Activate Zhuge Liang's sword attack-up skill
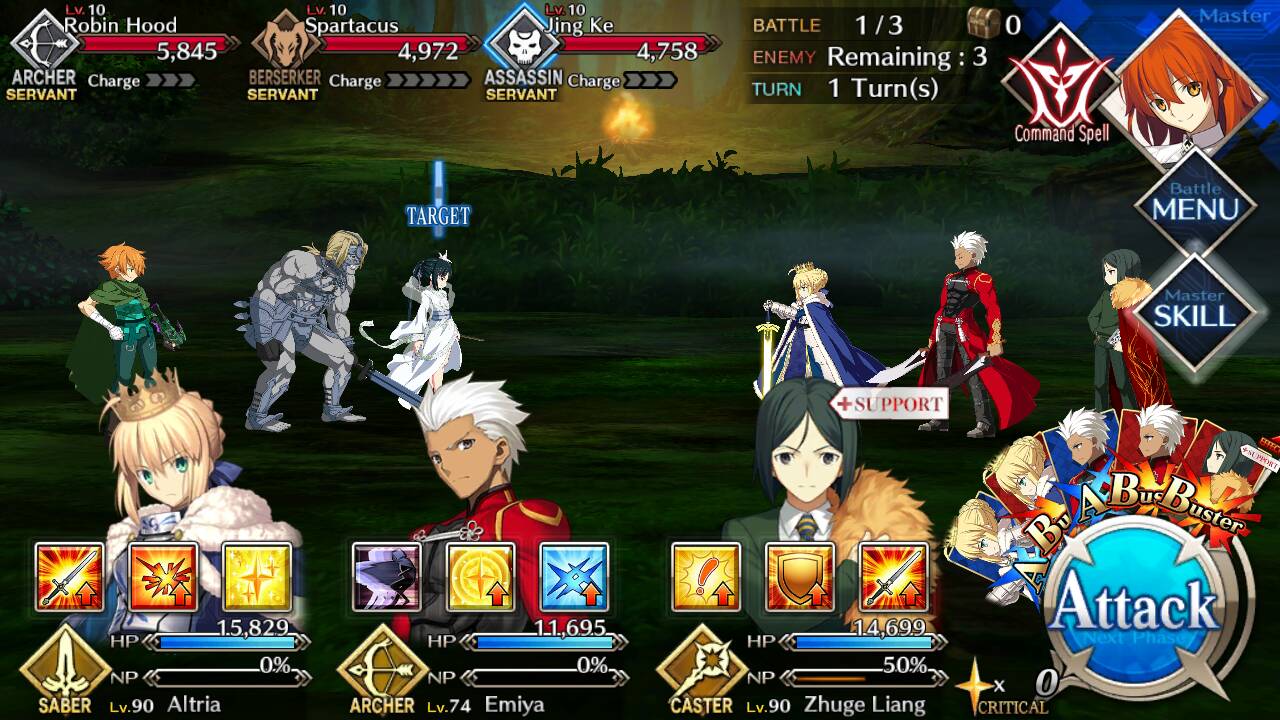The height and width of the screenshot is (720, 1280). [893, 577]
